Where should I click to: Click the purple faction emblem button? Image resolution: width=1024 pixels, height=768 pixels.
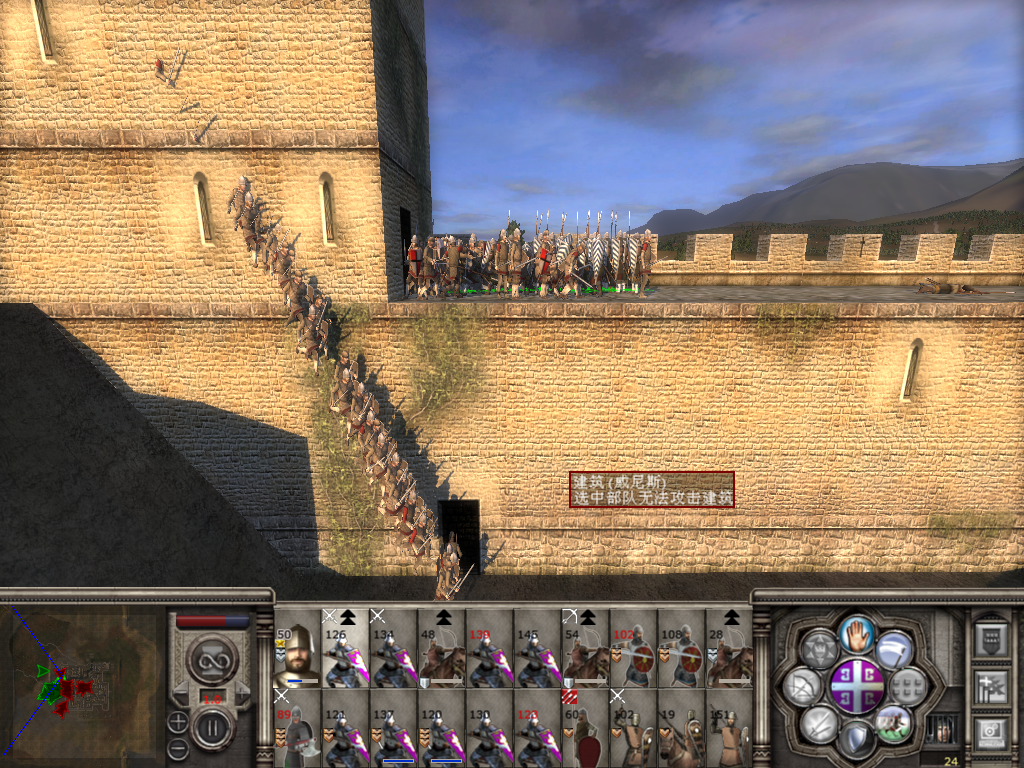point(857,685)
